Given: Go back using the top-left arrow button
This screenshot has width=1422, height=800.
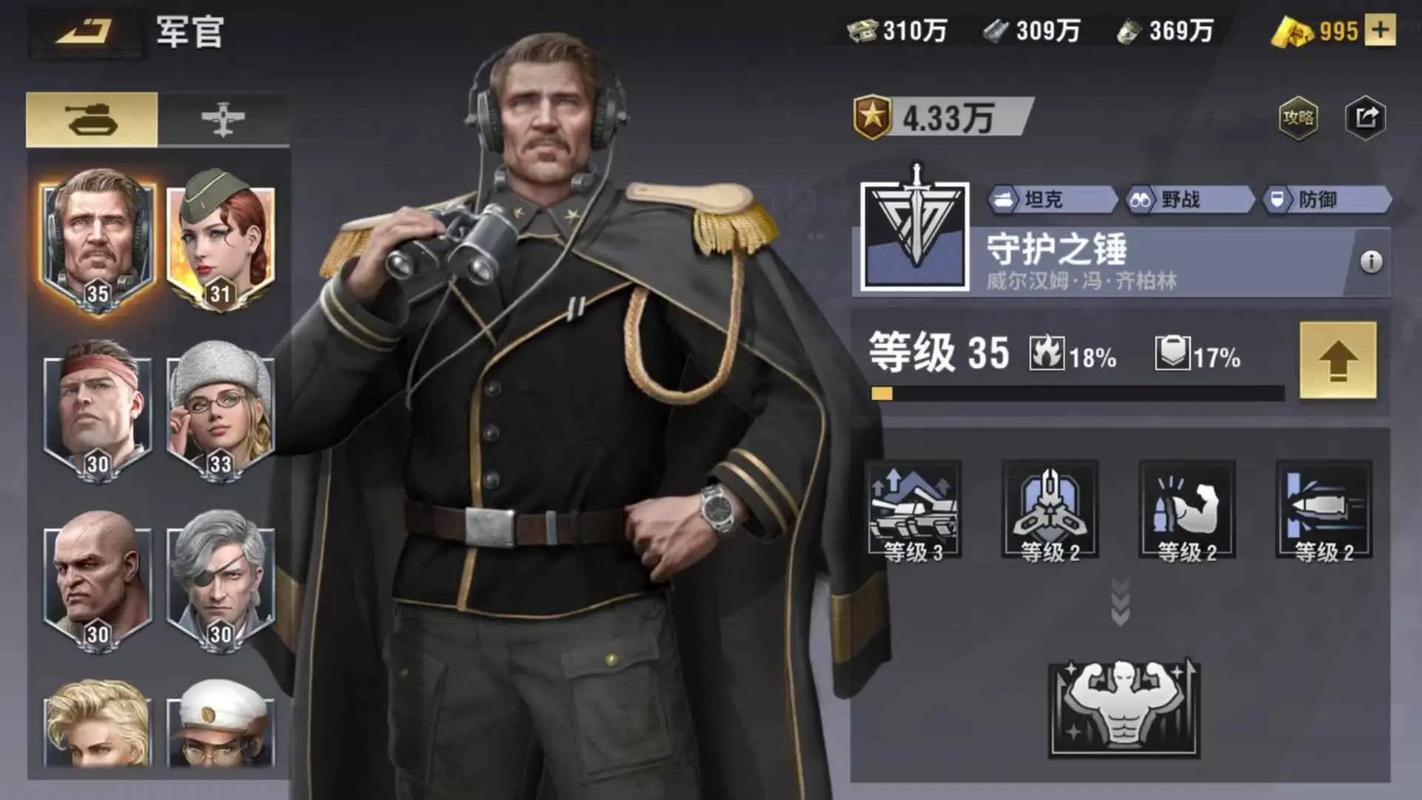Looking at the screenshot, I should point(84,32).
